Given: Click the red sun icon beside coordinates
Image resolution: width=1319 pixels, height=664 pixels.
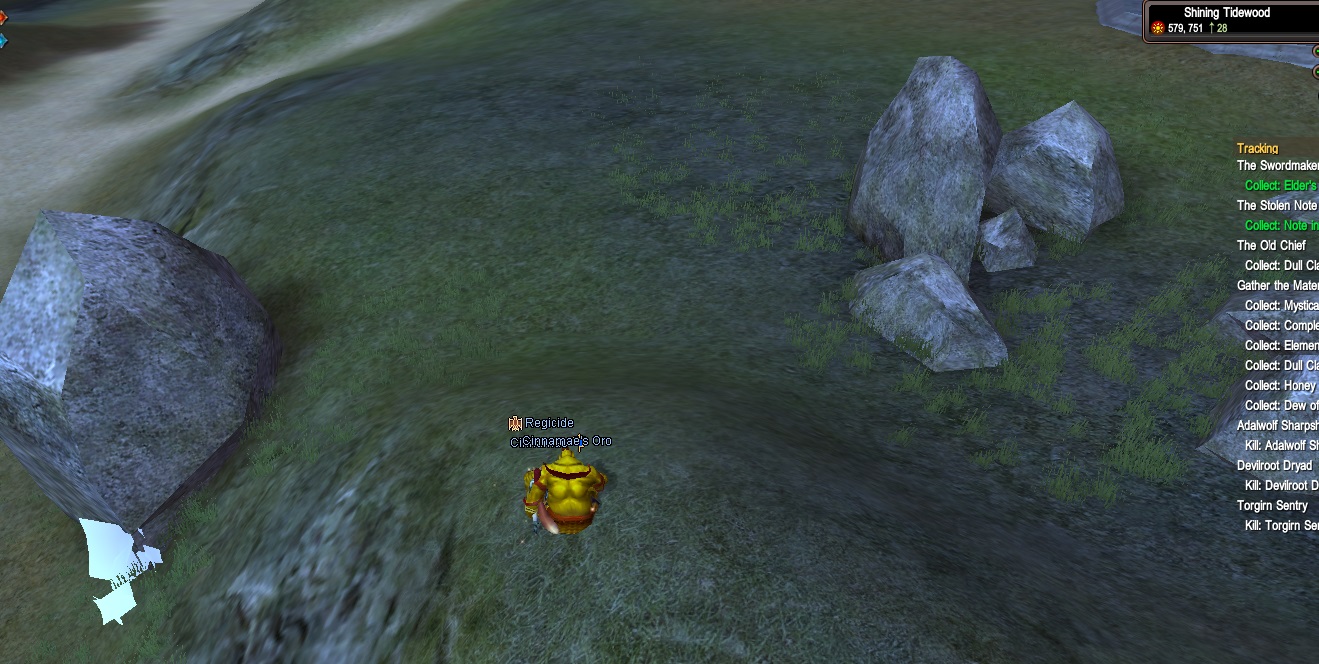Looking at the screenshot, I should 1158,28.
